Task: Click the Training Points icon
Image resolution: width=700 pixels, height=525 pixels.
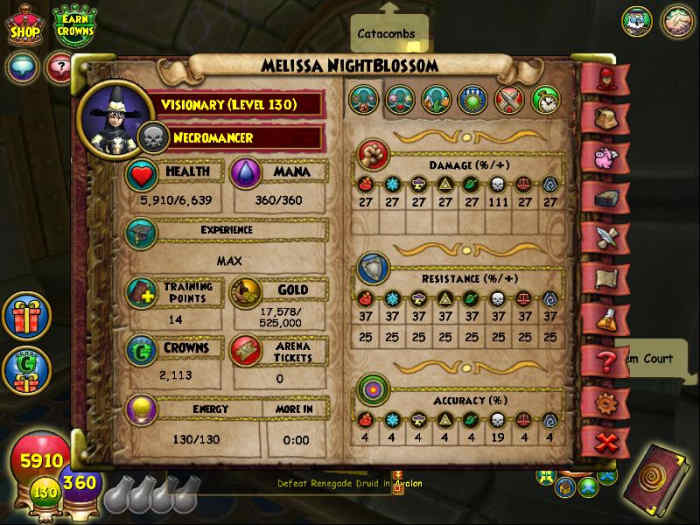Action: tap(142, 292)
